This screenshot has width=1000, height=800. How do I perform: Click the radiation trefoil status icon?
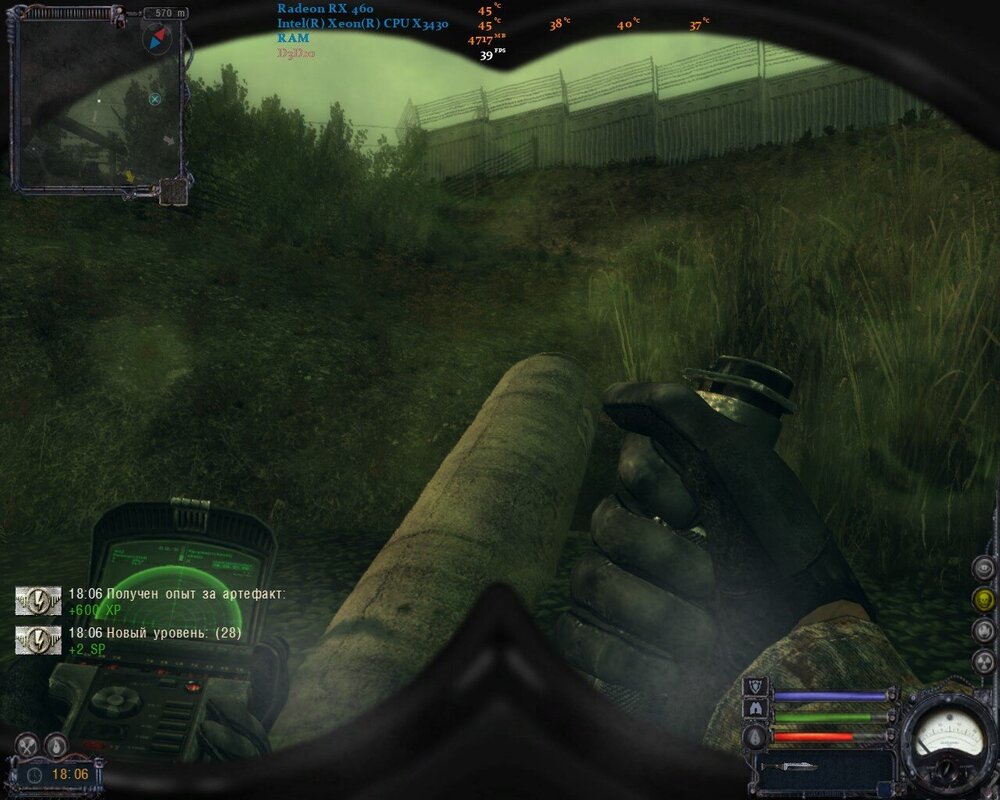[984, 662]
